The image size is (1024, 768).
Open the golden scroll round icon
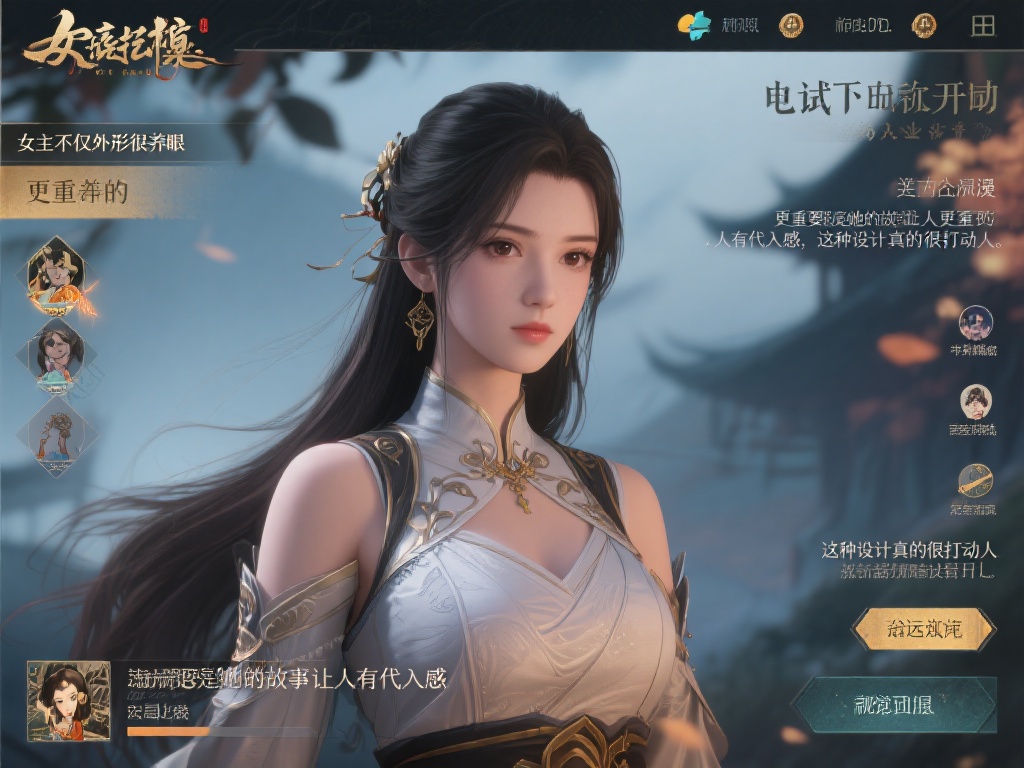975,481
